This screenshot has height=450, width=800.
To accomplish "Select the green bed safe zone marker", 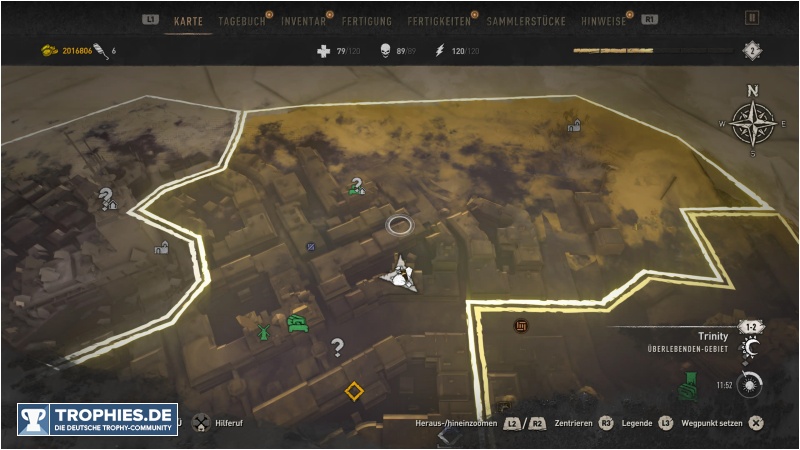I will point(297,322).
